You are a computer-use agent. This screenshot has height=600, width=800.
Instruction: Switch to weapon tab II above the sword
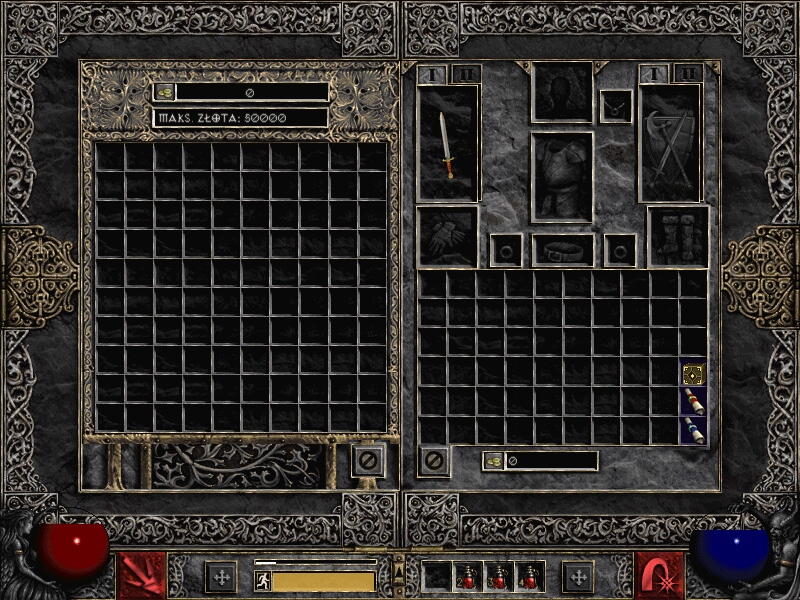click(466, 74)
